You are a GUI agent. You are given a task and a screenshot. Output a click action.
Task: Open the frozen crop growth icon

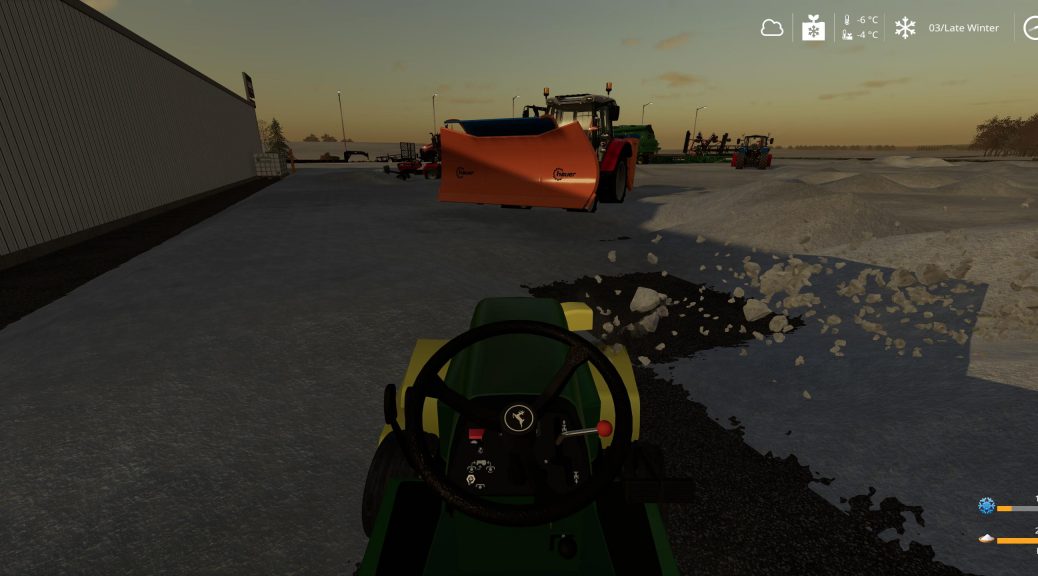[814, 28]
